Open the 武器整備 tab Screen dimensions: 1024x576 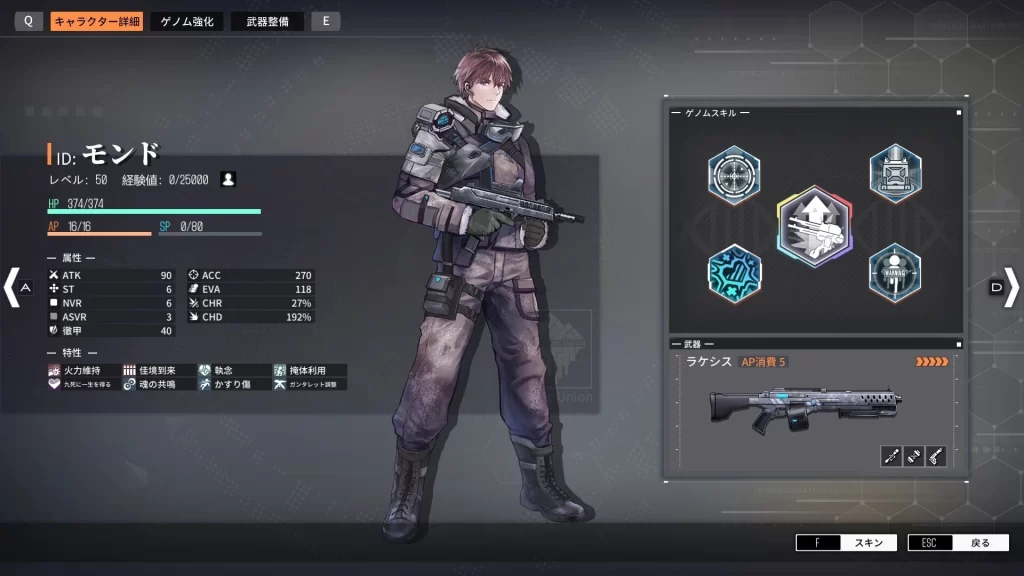point(267,21)
